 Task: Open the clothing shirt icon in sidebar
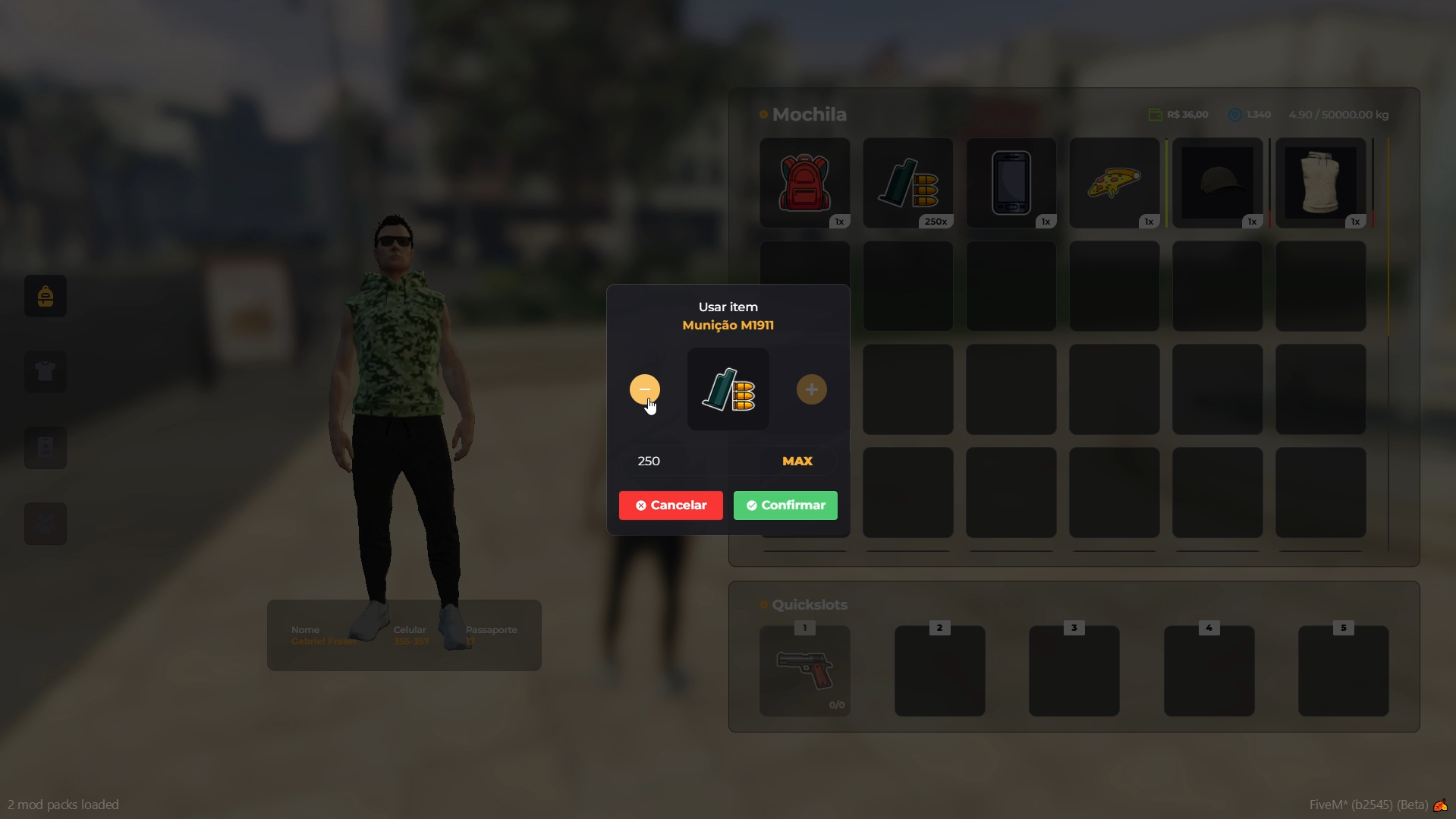(46, 372)
